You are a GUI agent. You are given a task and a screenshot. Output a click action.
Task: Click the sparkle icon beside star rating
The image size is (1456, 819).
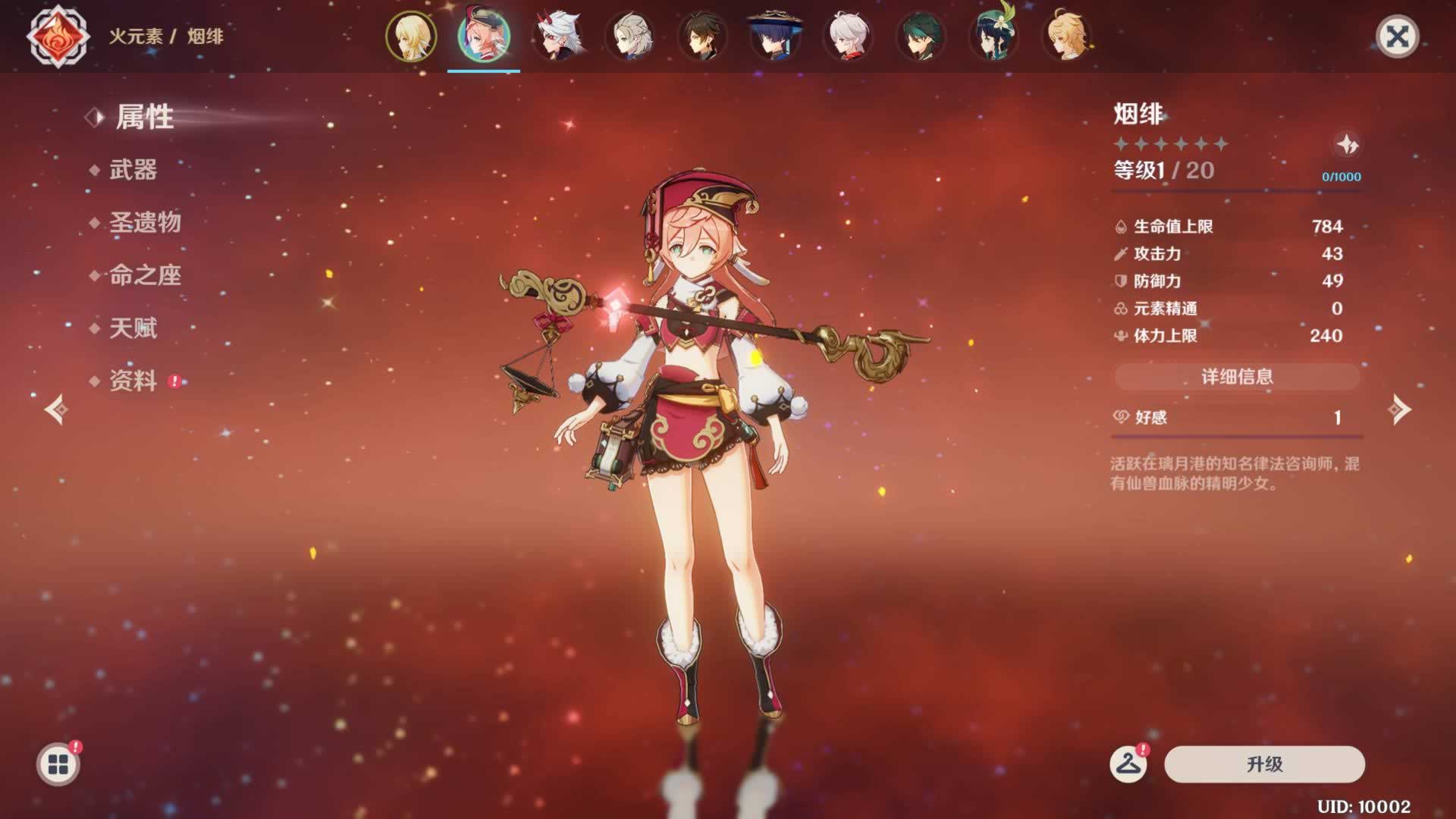pyautogui.click(x=1347, y=144)
